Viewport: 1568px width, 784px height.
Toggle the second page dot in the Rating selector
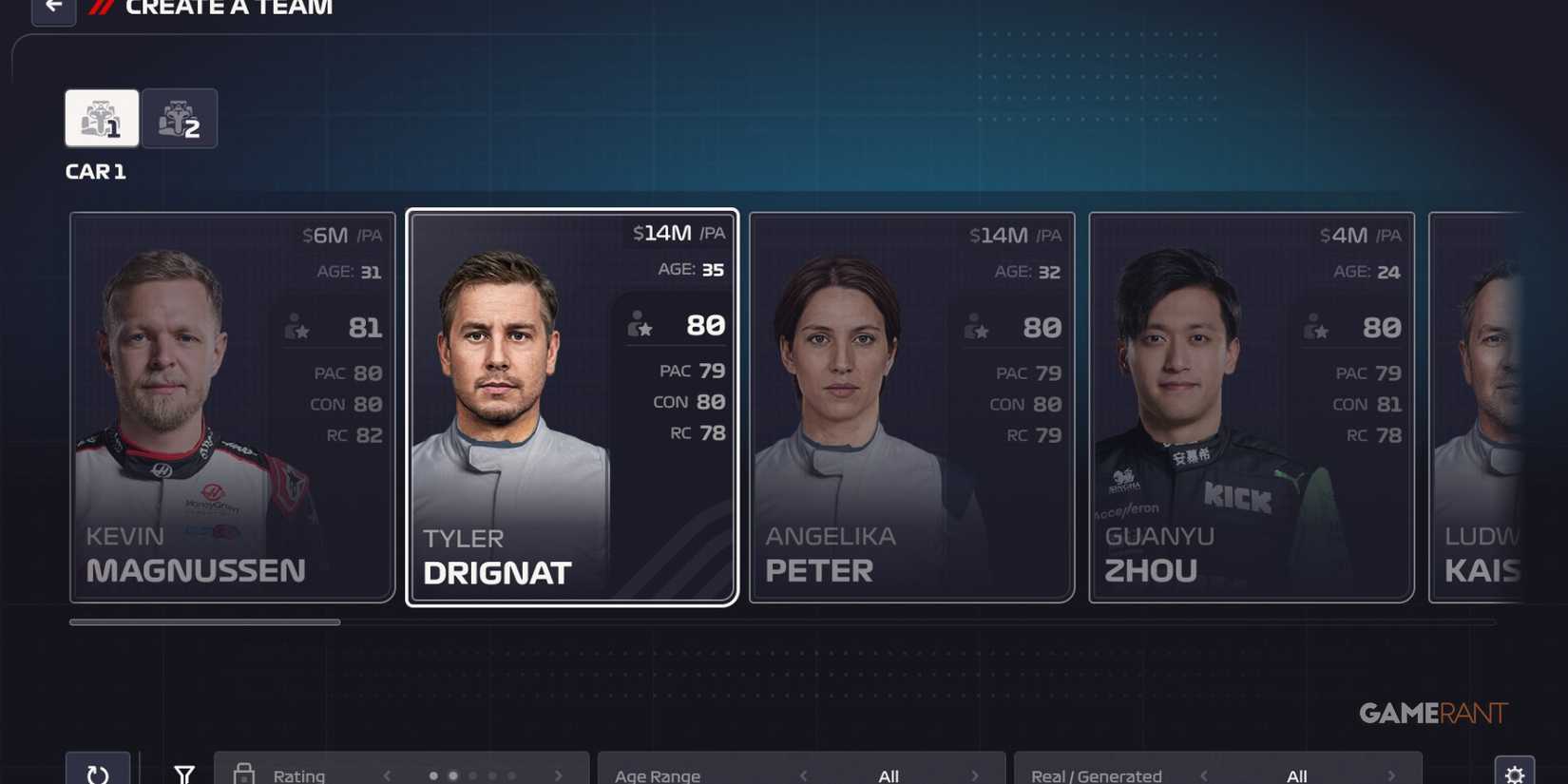pos(452,774)
